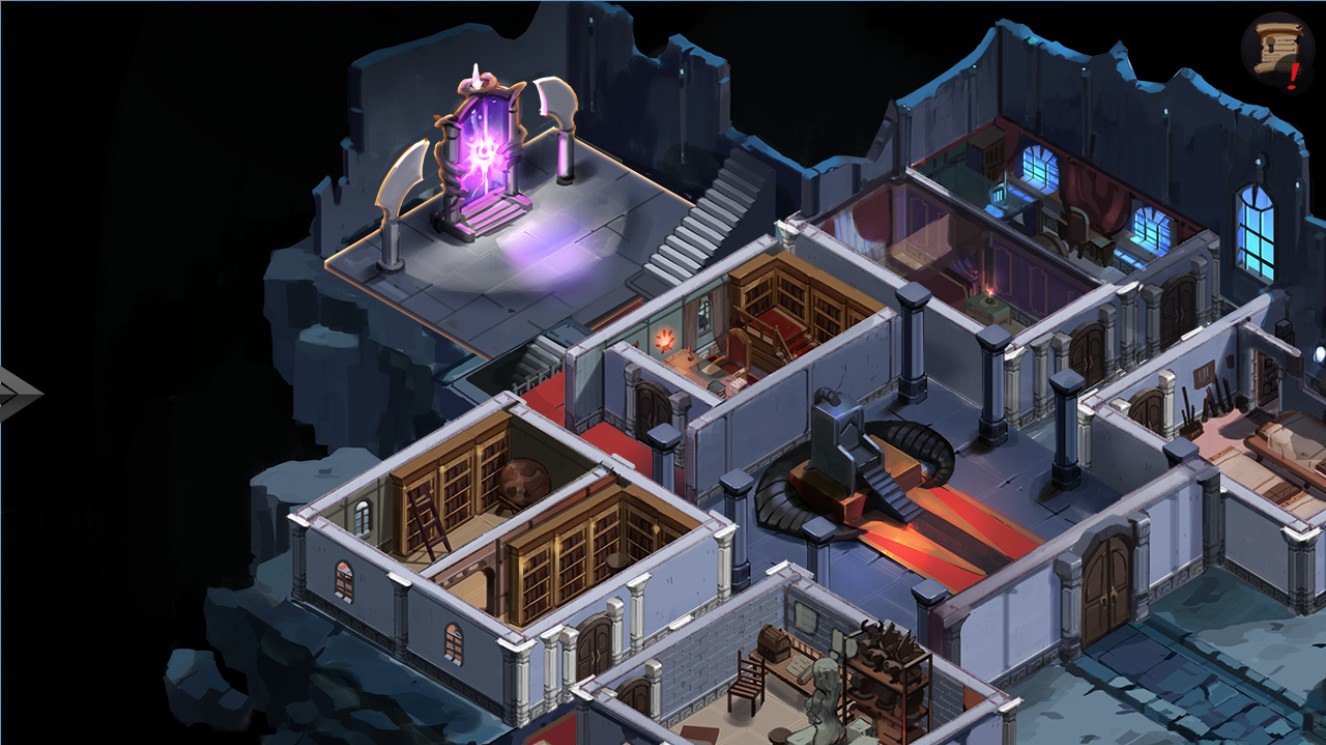Select the wooden treasure chest near the chair

(x=775, y=643)
